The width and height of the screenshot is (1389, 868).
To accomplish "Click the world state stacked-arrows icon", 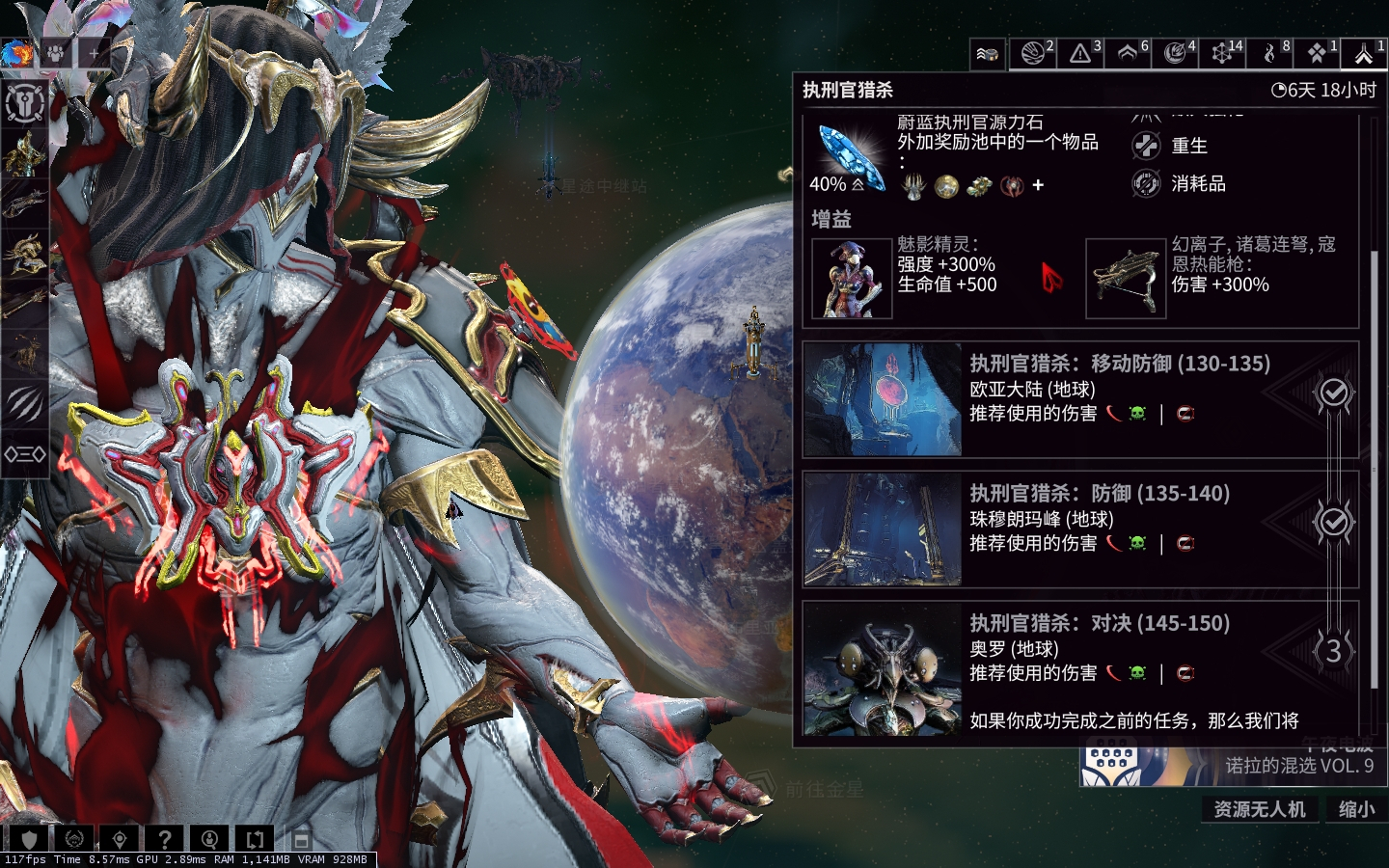I will (x=987, y=54).
